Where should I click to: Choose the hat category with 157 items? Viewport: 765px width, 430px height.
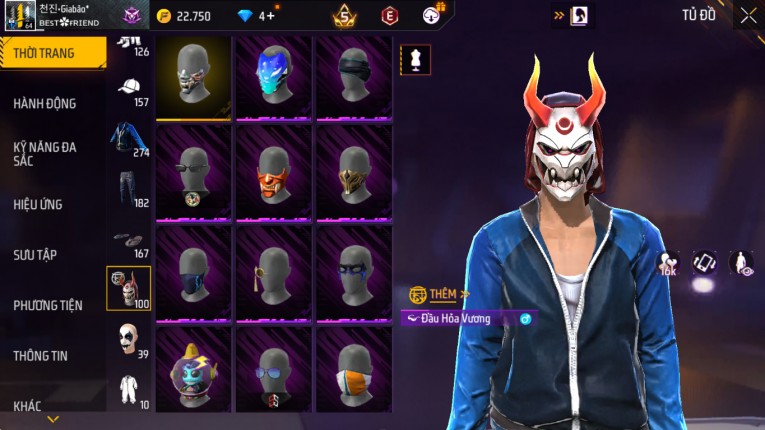click(129, 91)
